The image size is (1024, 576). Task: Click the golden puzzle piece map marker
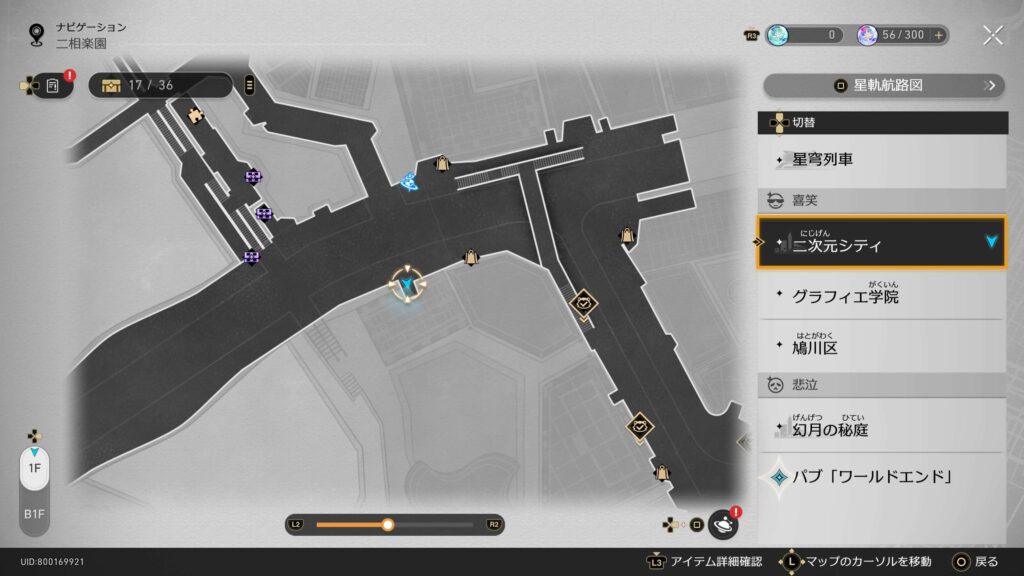196,114
